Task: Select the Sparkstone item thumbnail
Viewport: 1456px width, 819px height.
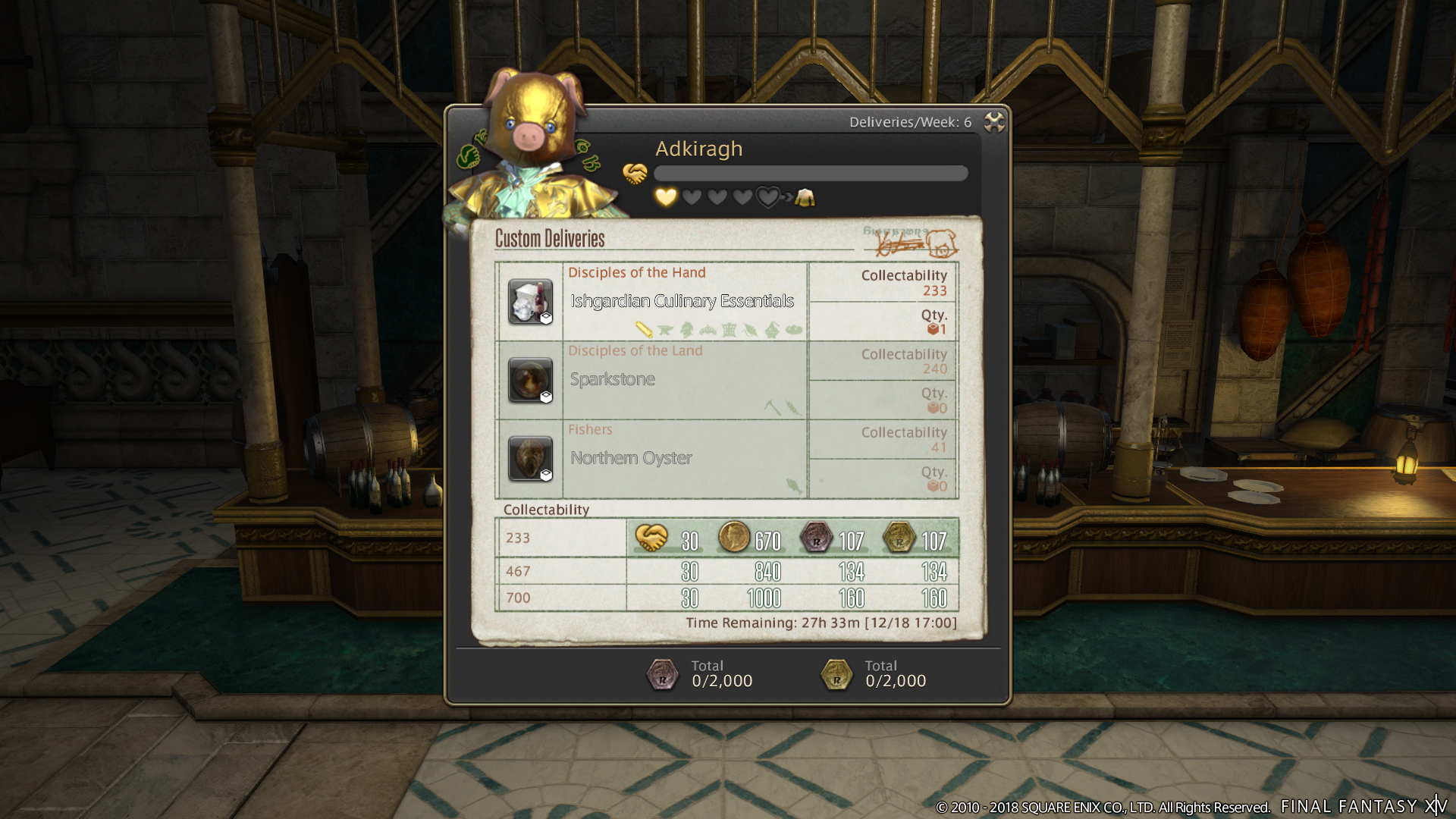Action: (529, 379)
